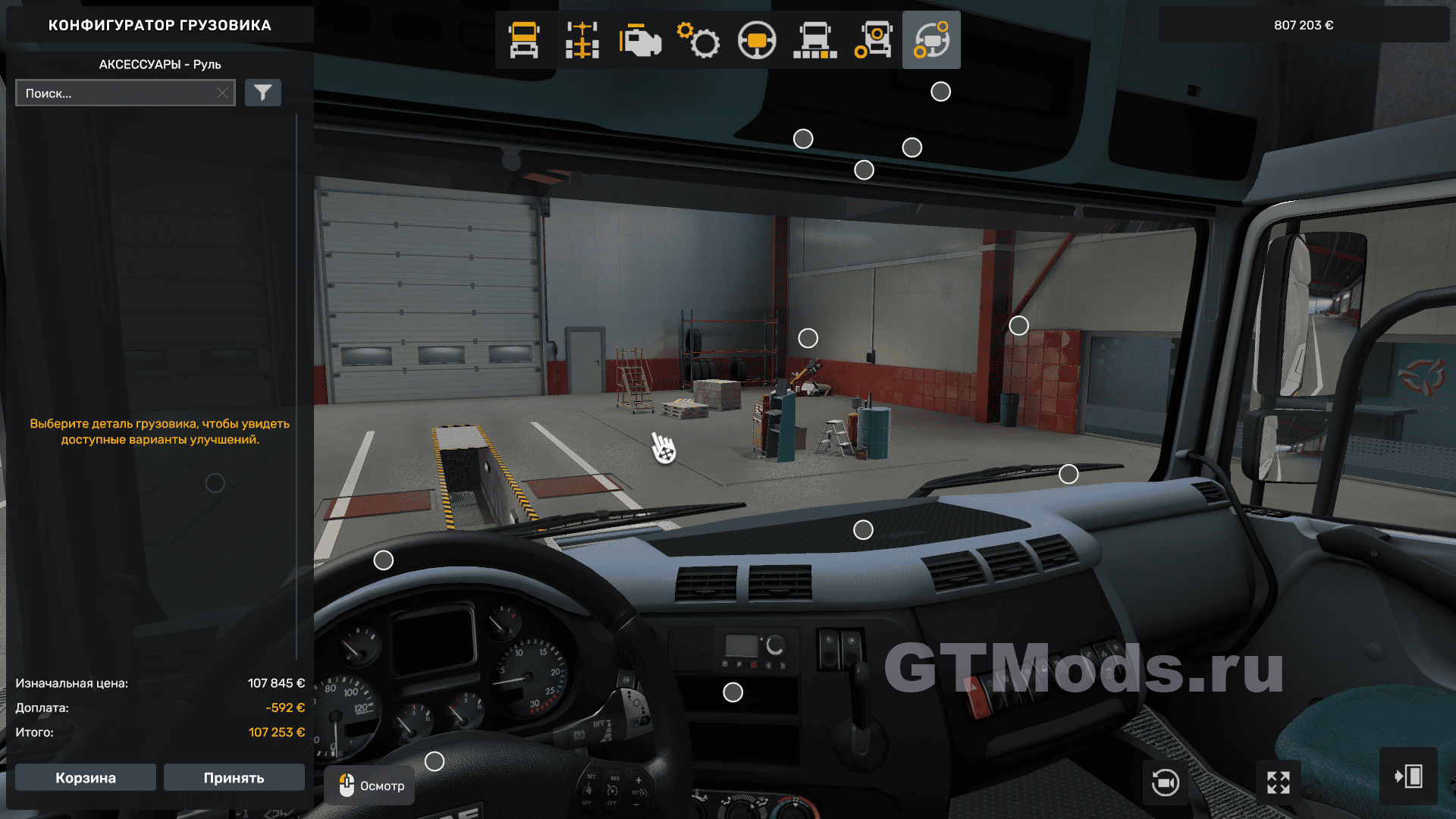Open the truck cabin category tab
The width and height of the screenshot is (1456, 819).
(524, 40)
